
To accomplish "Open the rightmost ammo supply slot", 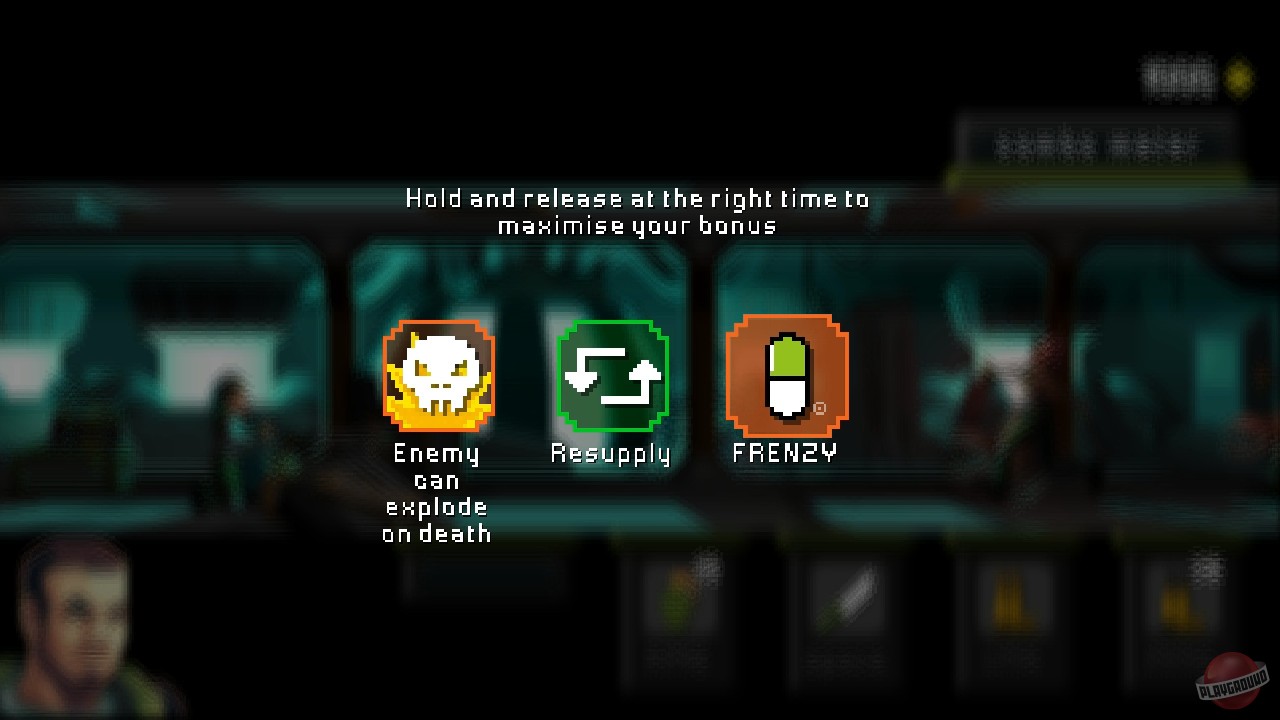I will (1175, 600).
